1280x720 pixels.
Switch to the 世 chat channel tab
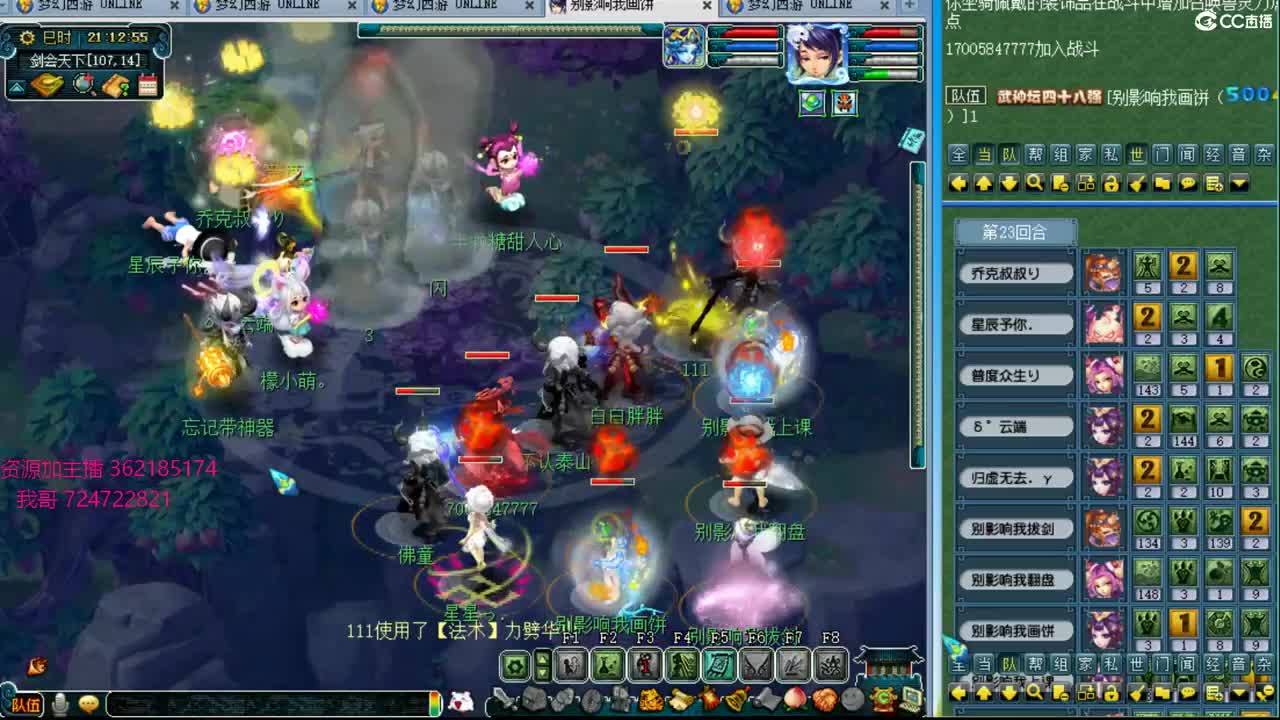1137,155
